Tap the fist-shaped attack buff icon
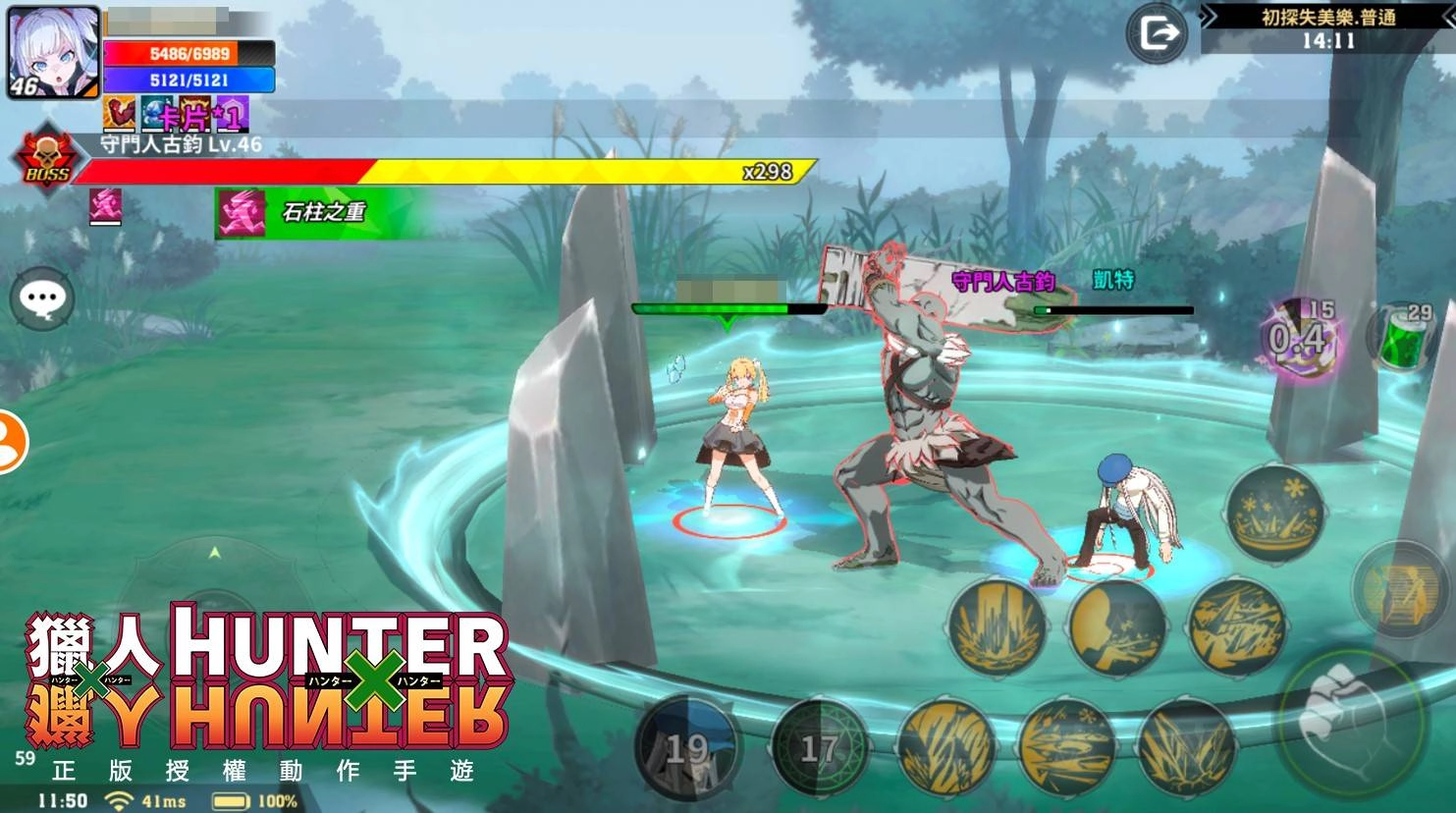Screen dimensions: 1456x813 pos(118,115)
